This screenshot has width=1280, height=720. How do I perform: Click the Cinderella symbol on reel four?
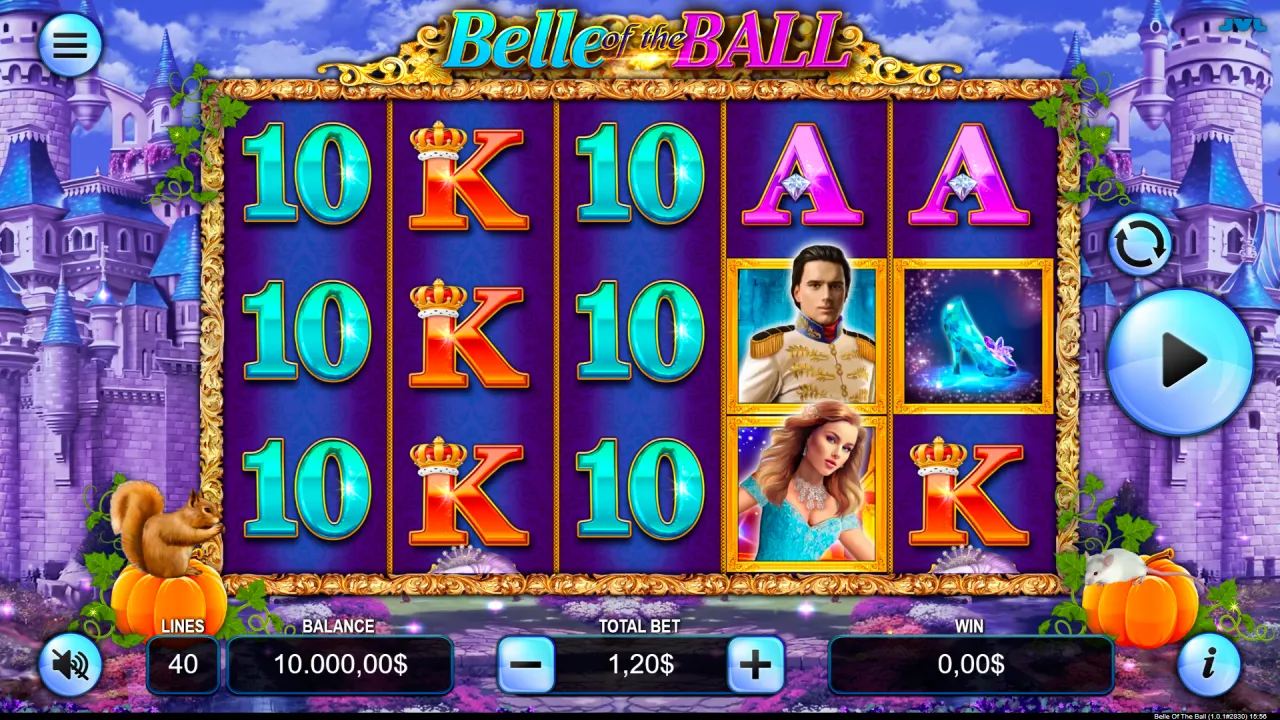806,492
